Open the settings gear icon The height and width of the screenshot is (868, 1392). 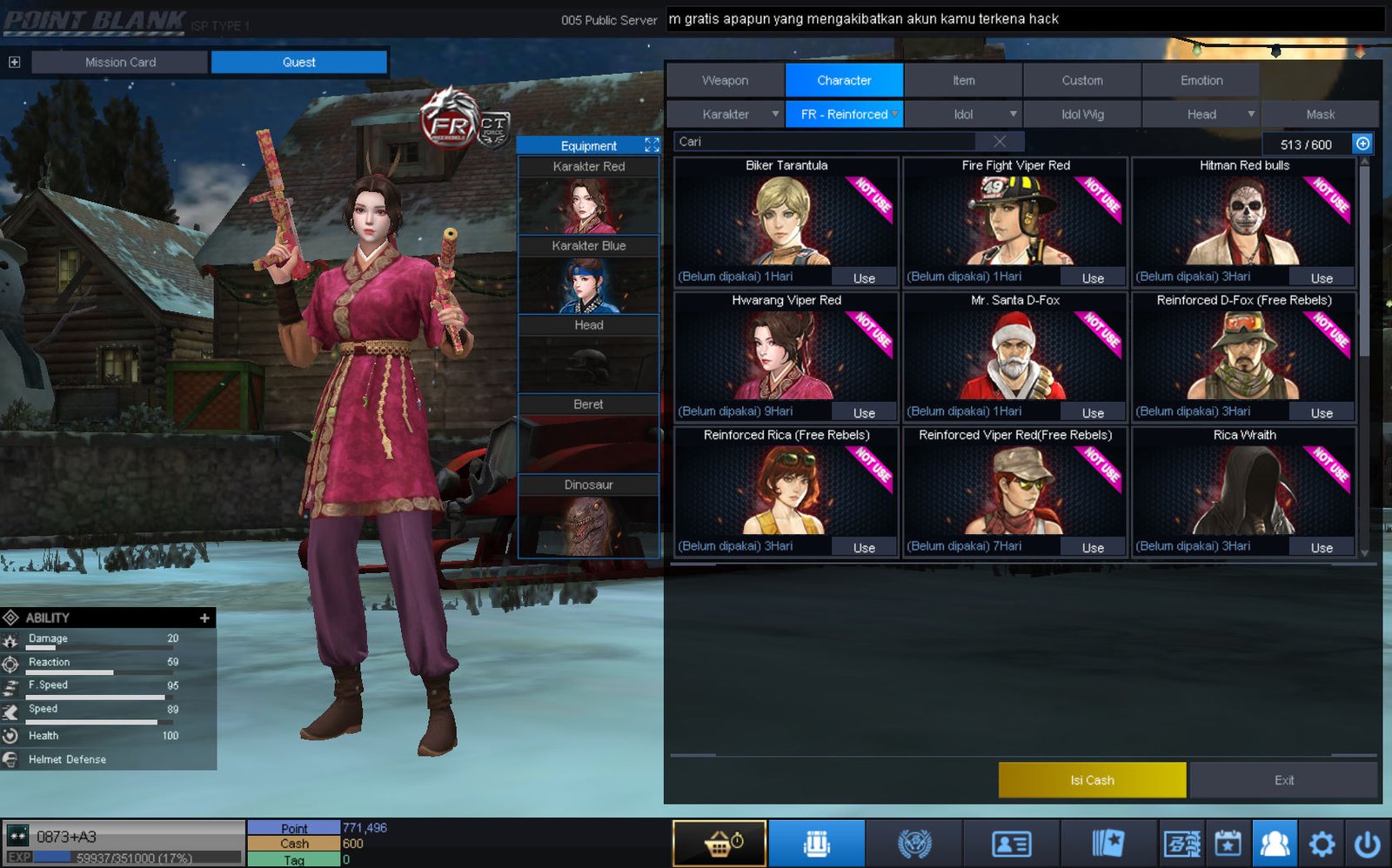(x=1322, y=843)
